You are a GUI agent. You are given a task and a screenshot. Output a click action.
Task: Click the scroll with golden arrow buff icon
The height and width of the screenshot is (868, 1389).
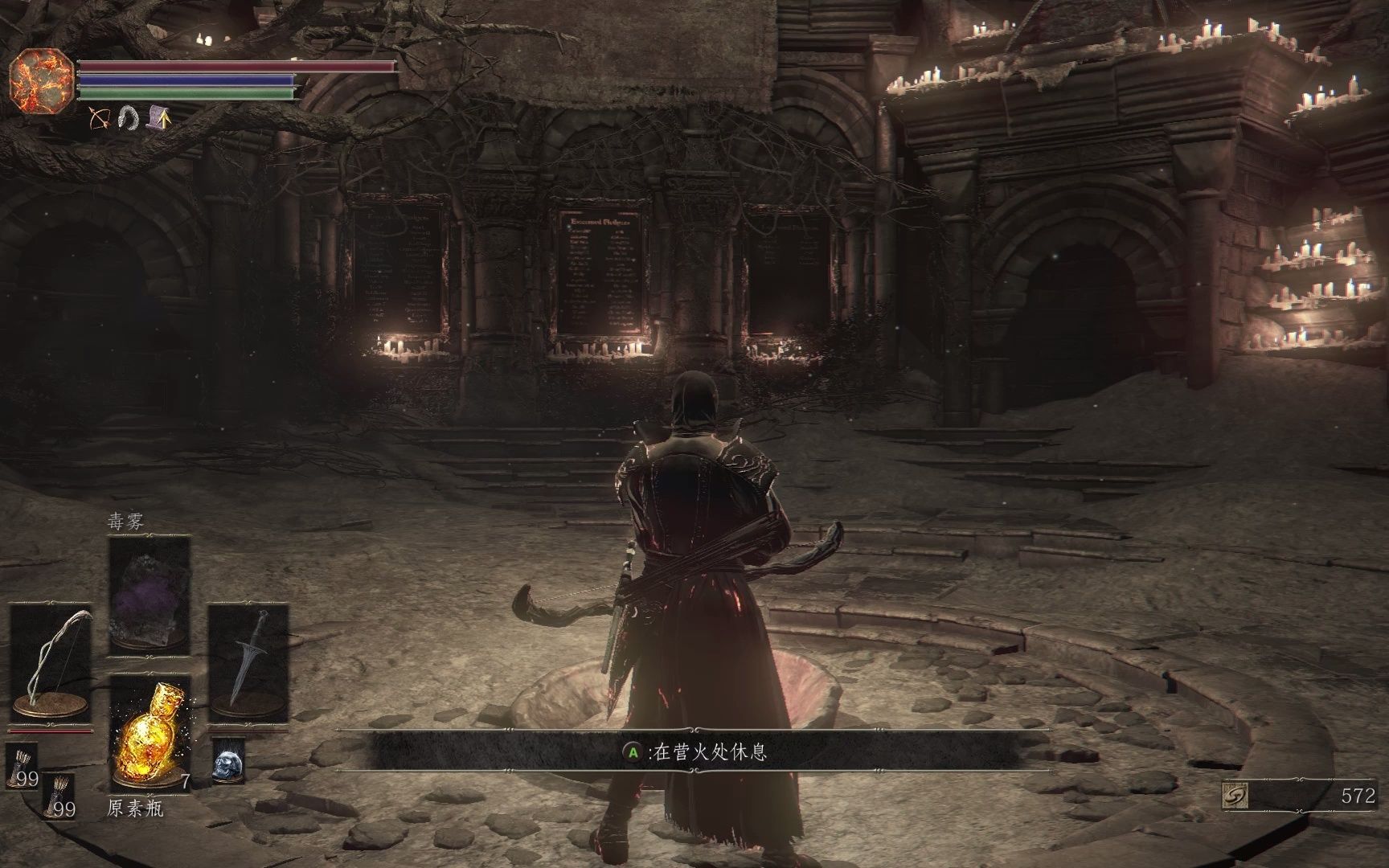(x=158, y=118)
